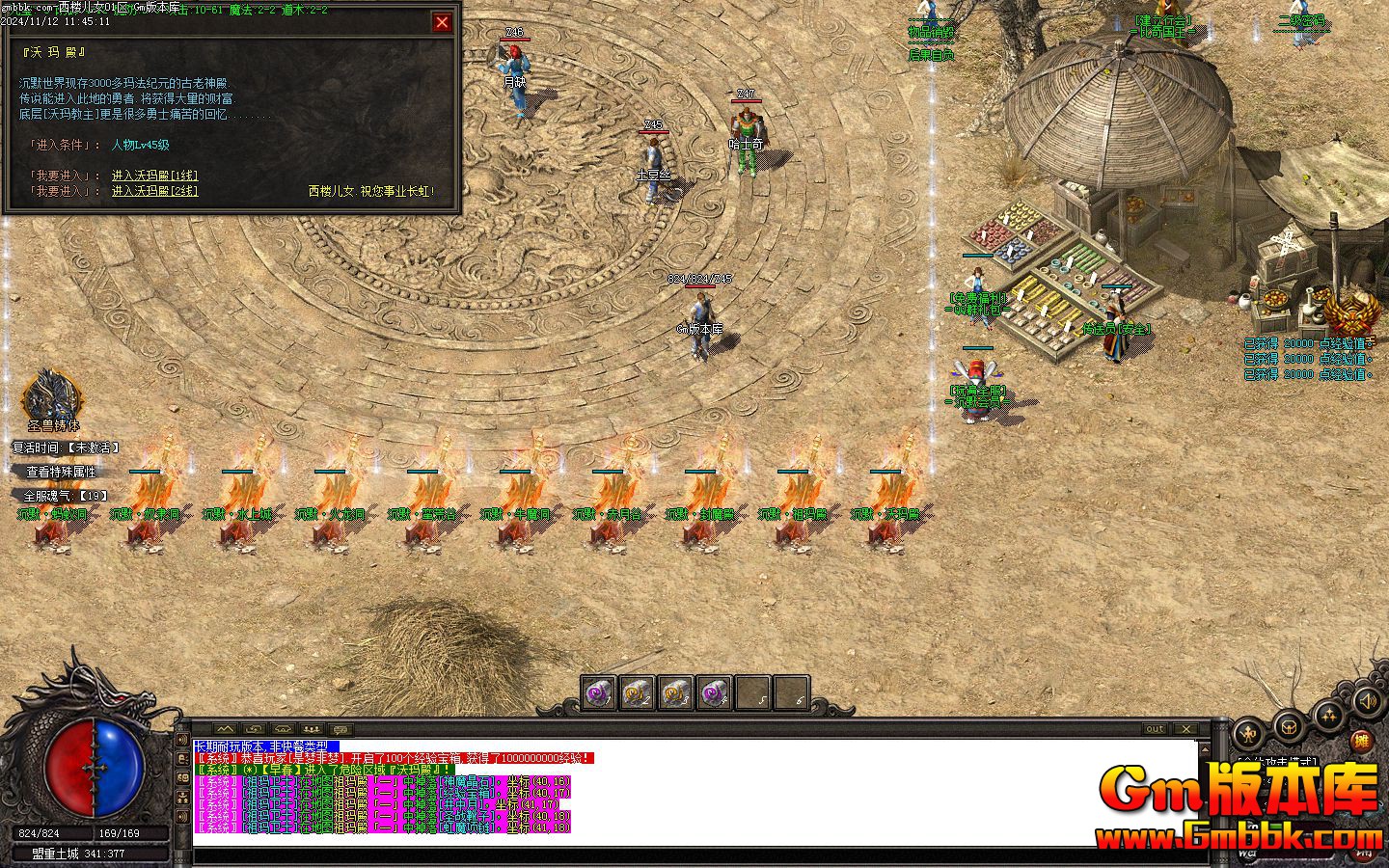The height and width of the screenshot is (868, 1389).
Task: Click the 查看特殊属性 button
Action: pos(61,472)
